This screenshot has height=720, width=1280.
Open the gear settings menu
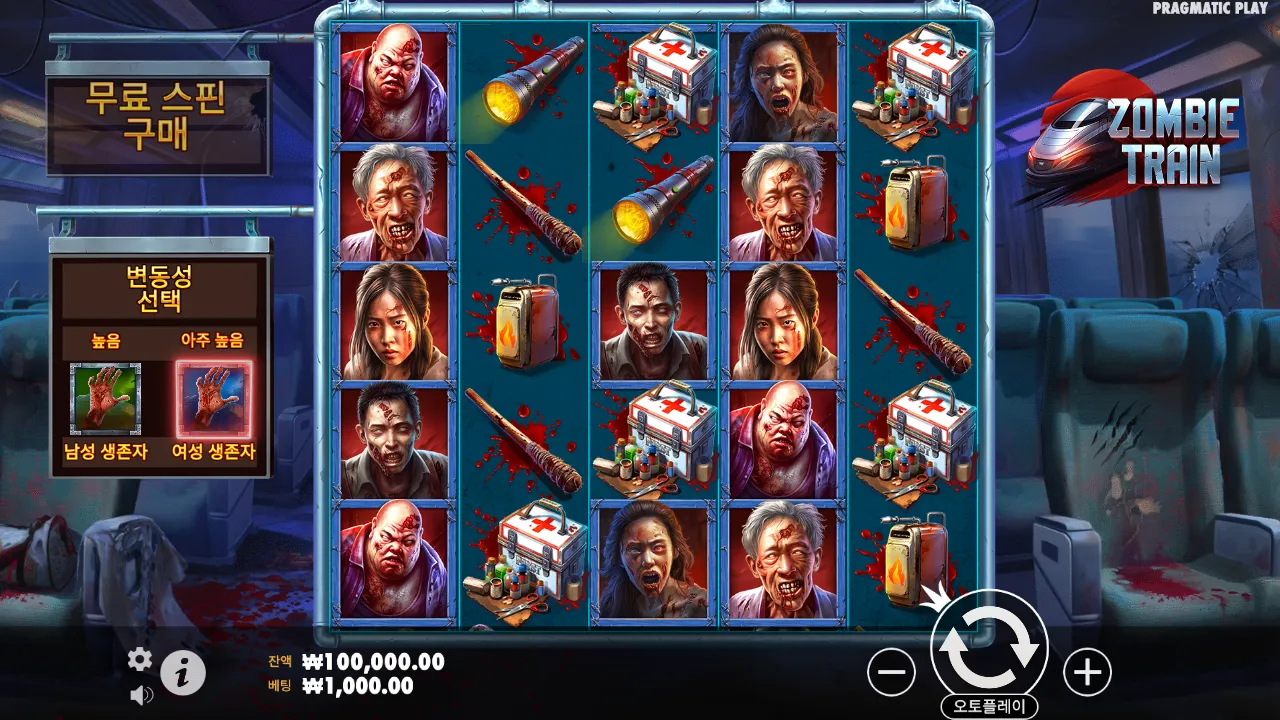140,659
